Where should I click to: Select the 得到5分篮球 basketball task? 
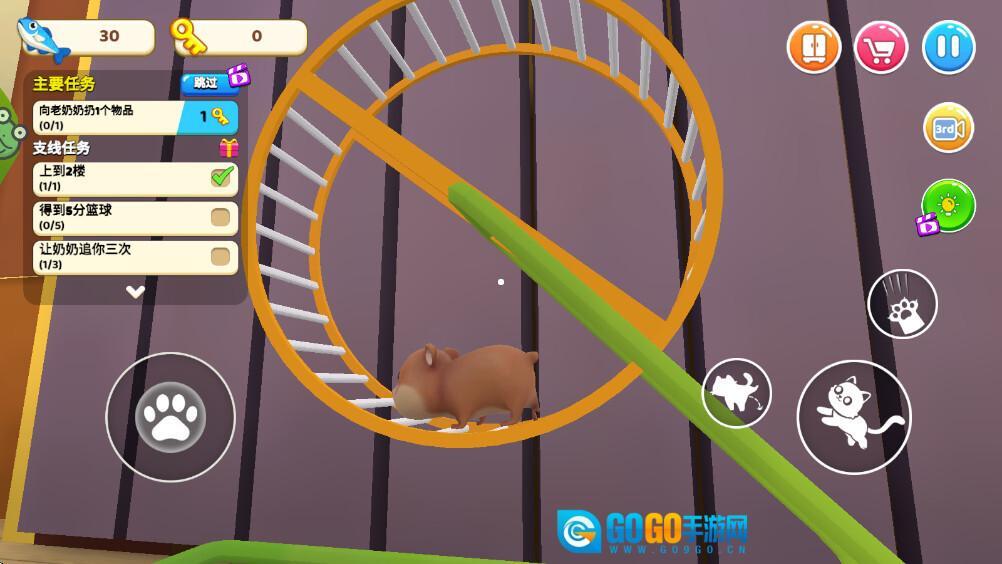click(135, 217)
